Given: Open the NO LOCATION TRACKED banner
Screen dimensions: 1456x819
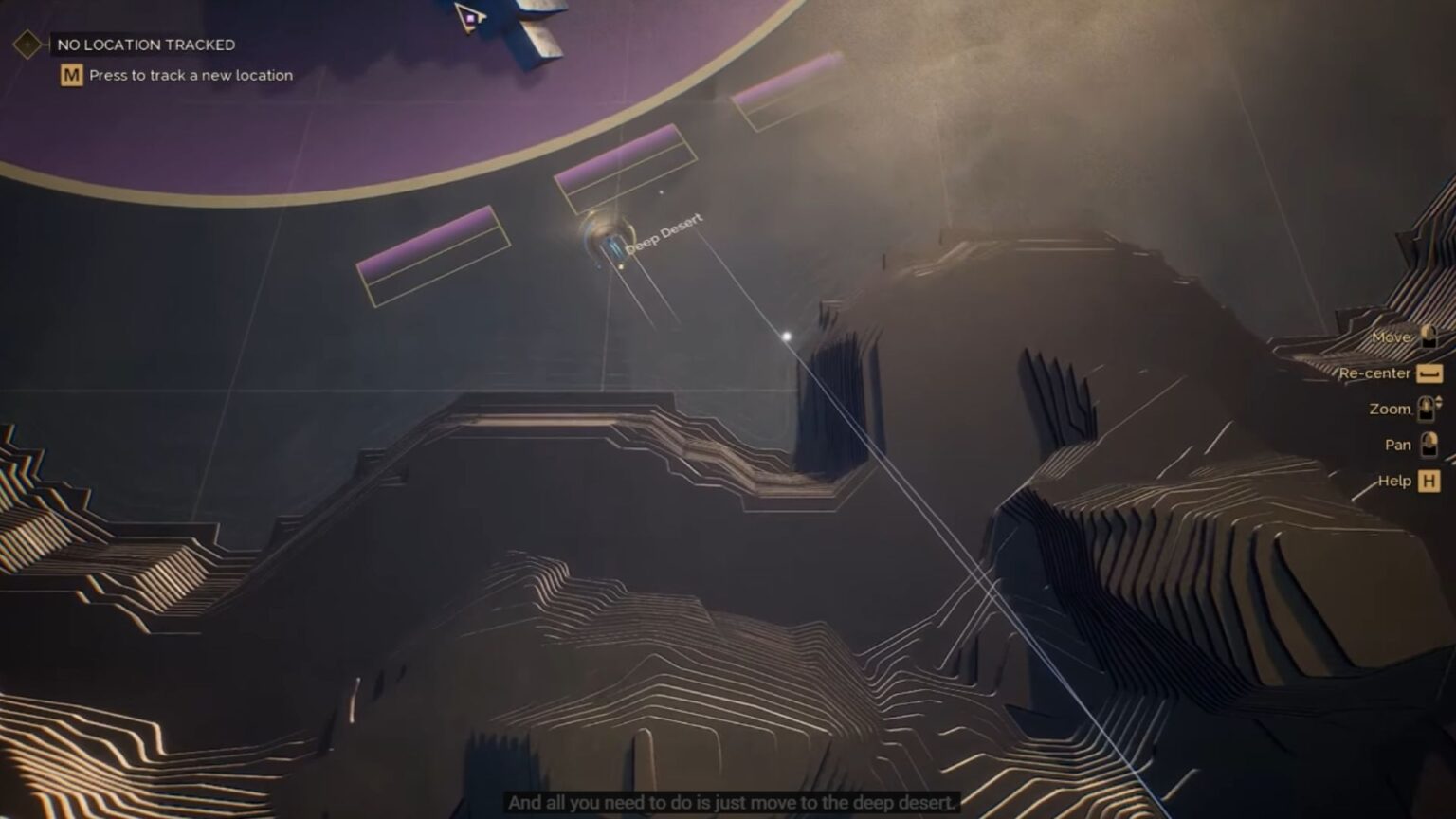Looking at the screenshot, I should [147, 44].
